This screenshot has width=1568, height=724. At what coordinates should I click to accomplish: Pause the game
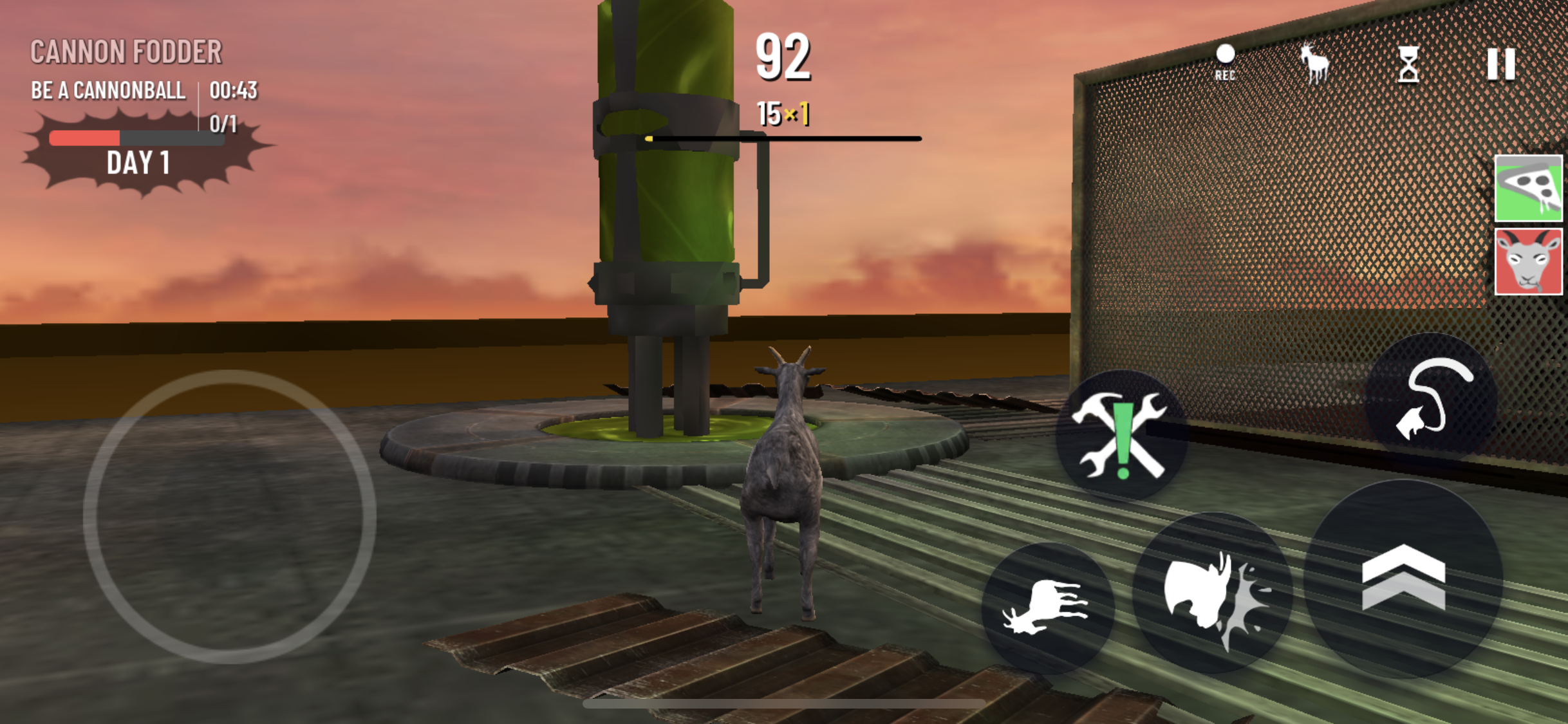coord(1501,64)
